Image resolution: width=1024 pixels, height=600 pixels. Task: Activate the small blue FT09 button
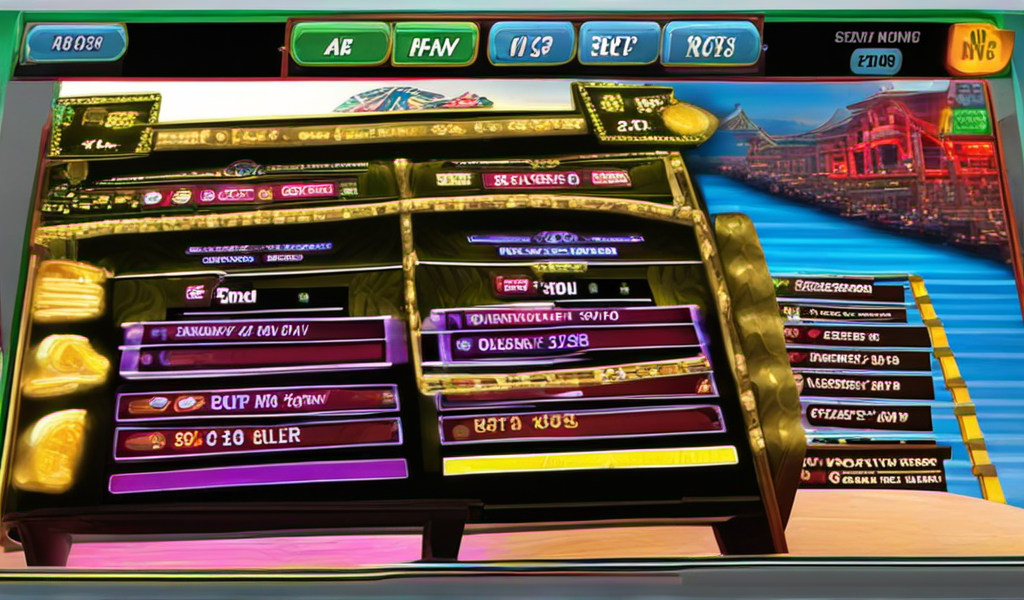tap(876, 62)
